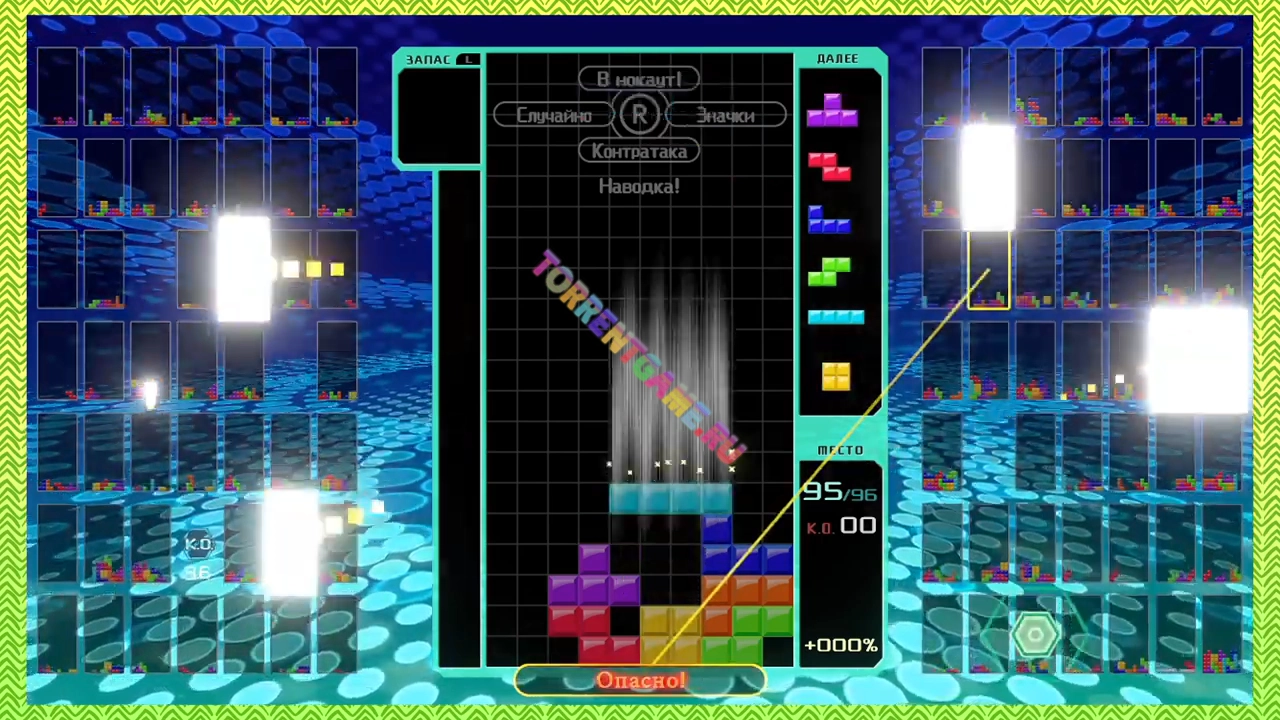Choose the "Случайно" targeting option
1280x720 pixels.
553,116
